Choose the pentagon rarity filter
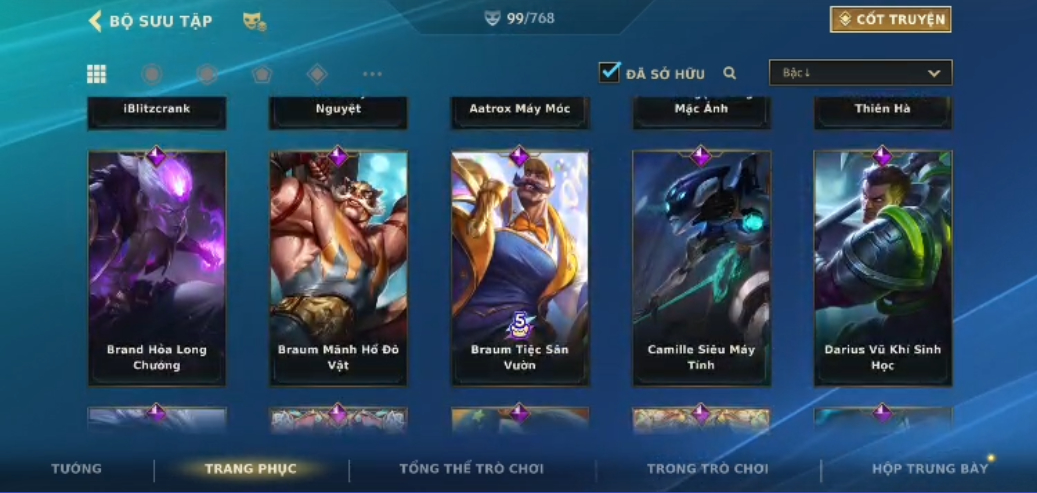This screenshot has height=493, width=1037. tap(262, 74)
